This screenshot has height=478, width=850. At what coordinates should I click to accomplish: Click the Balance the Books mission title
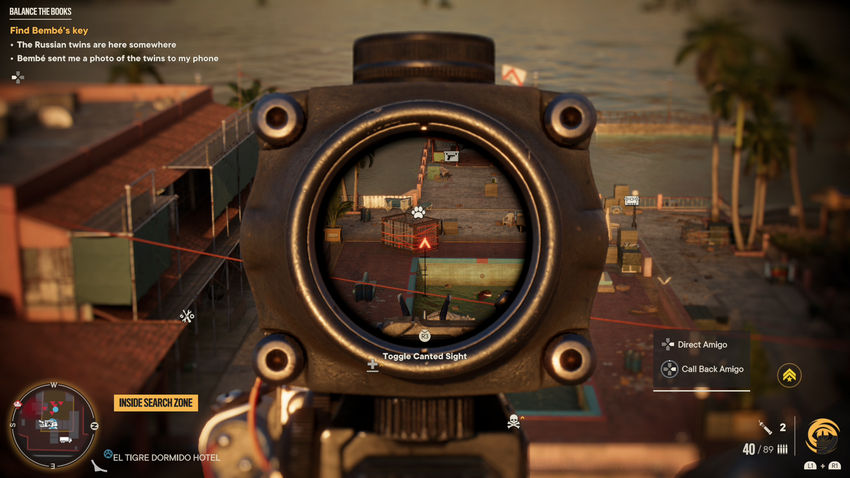pos(41,12)
